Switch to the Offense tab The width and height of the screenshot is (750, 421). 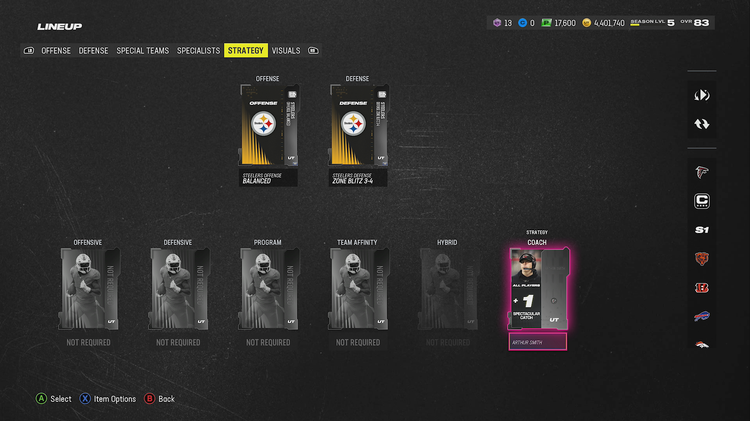point(56,50)
